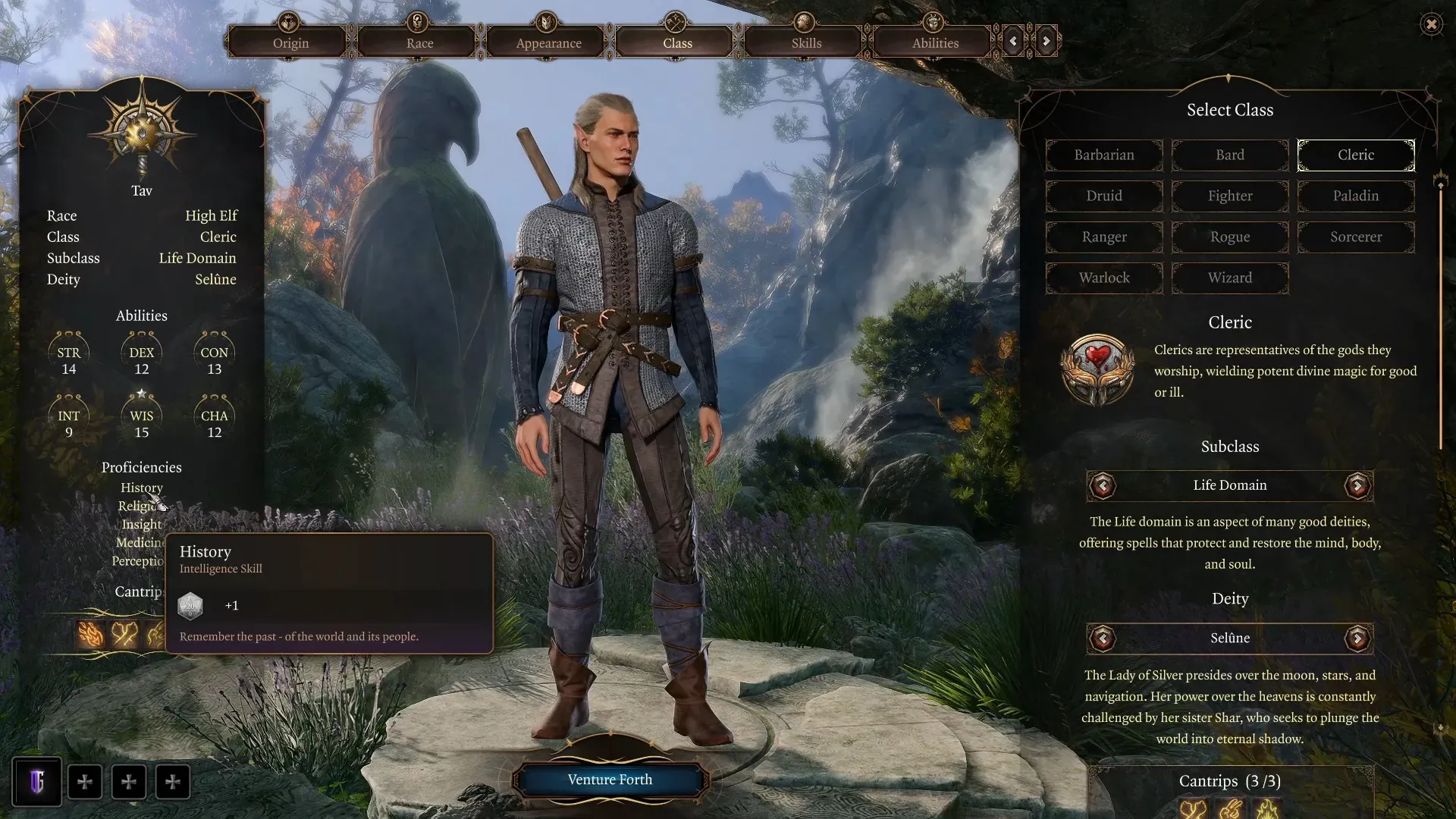The width and height of the screenshot is (1456, 819).
Task: Click the next-tab right arrow button
Action: (x=1046, y=41)
